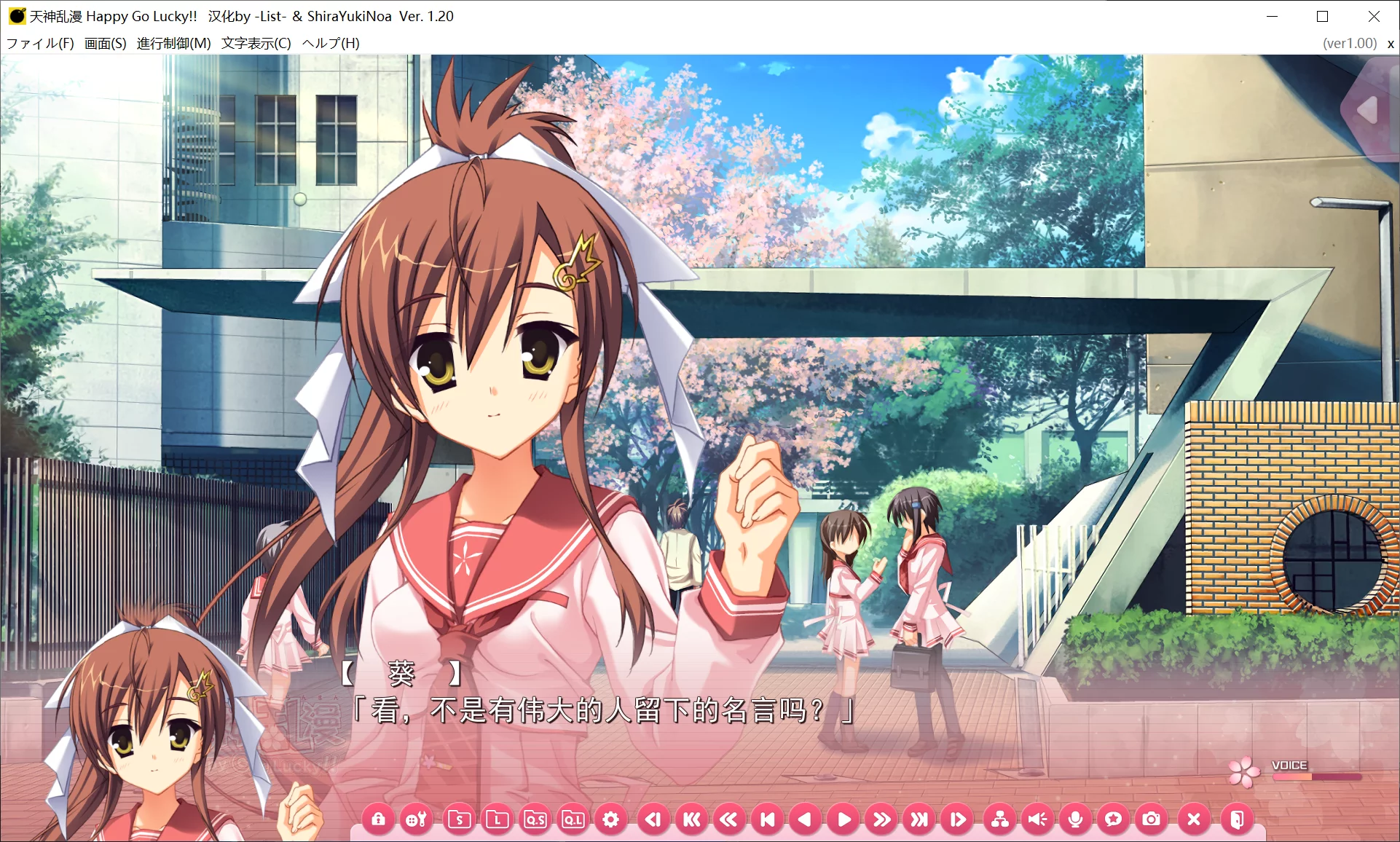Image resolution: width=1400 pixels, height=842 pixels.
Task: Replay the voice line via microphone icon
Action: pyautogui.click(x=1077, y=819)
